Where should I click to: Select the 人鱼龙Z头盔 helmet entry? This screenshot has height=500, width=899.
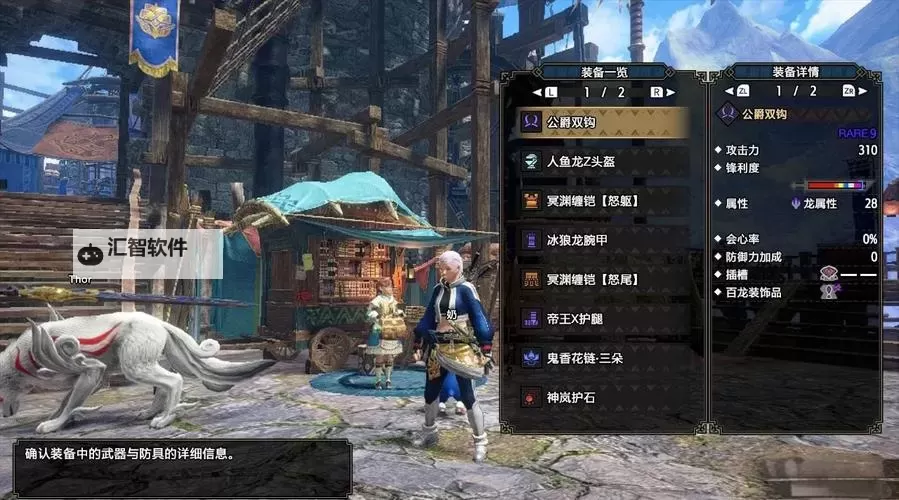[x=602, y=162]
